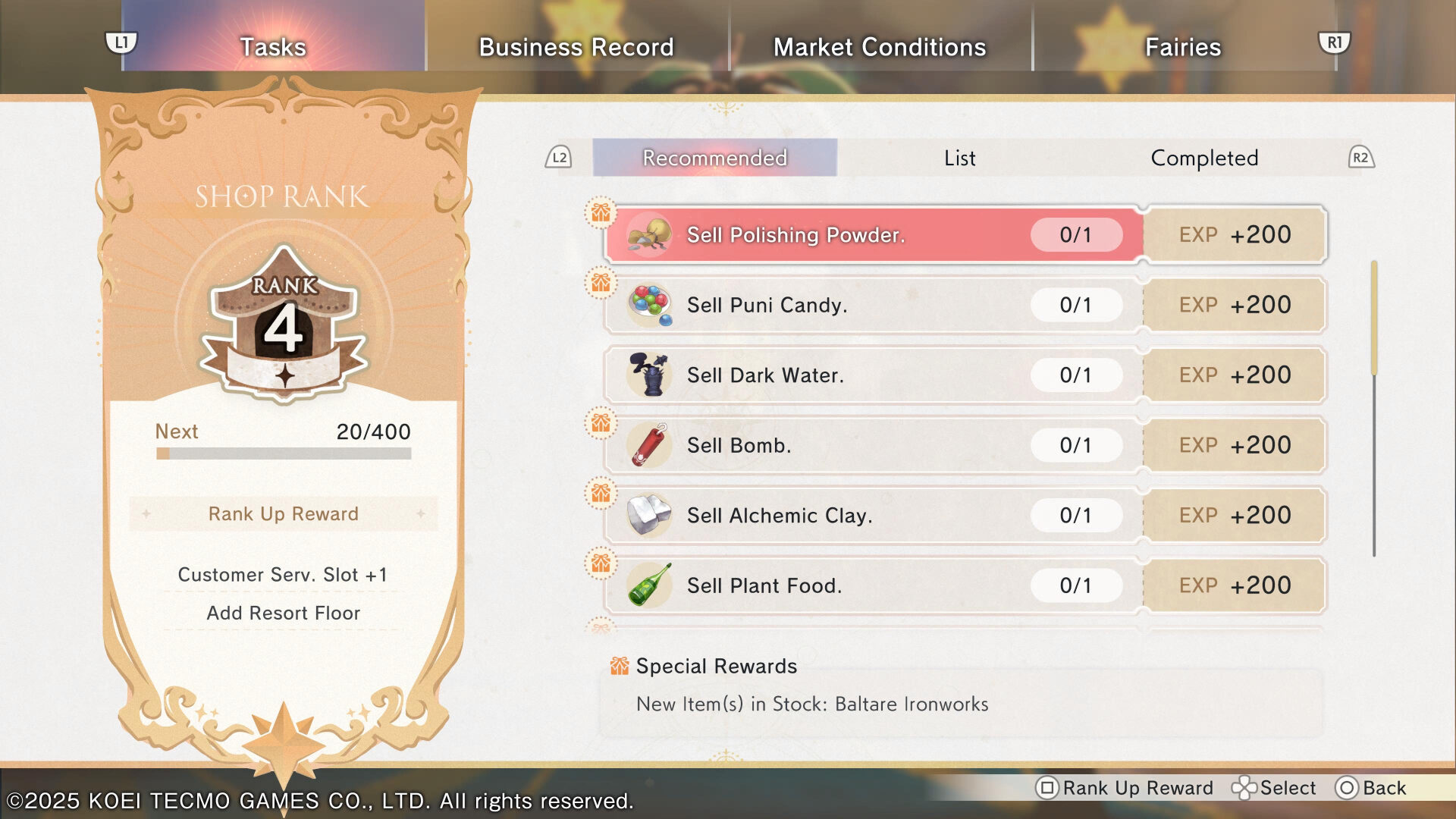Select the Sell Polishing Powder task
Viewport: 1456px width, 819px height.
click(x=872, y=235)
